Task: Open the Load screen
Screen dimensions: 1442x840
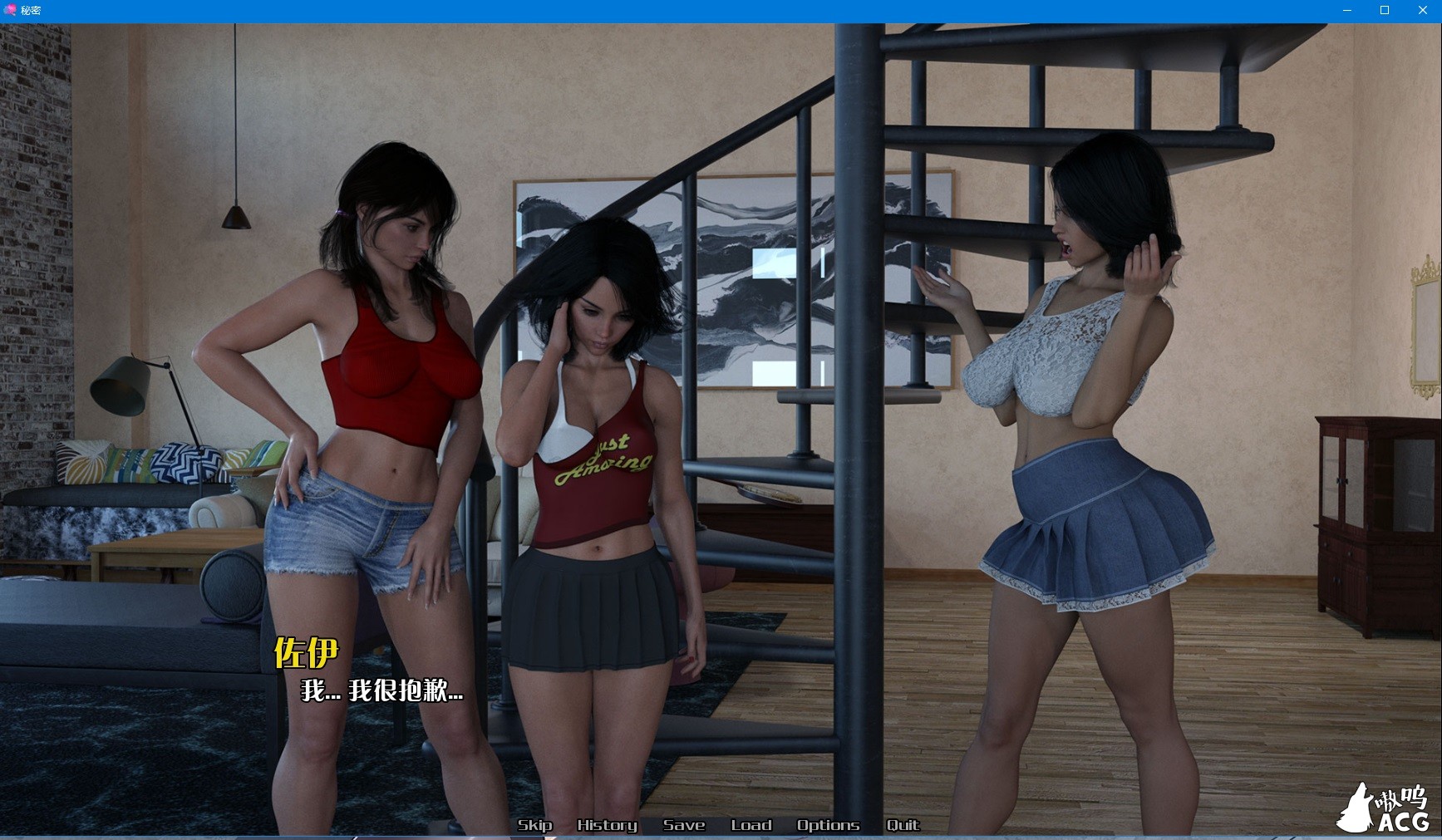Action: tap(751, 825)
